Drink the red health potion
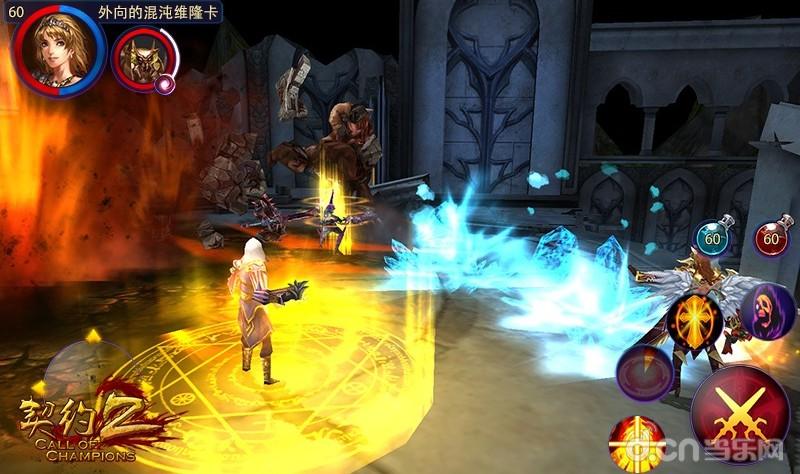800x474 pixels. [771, 237]
